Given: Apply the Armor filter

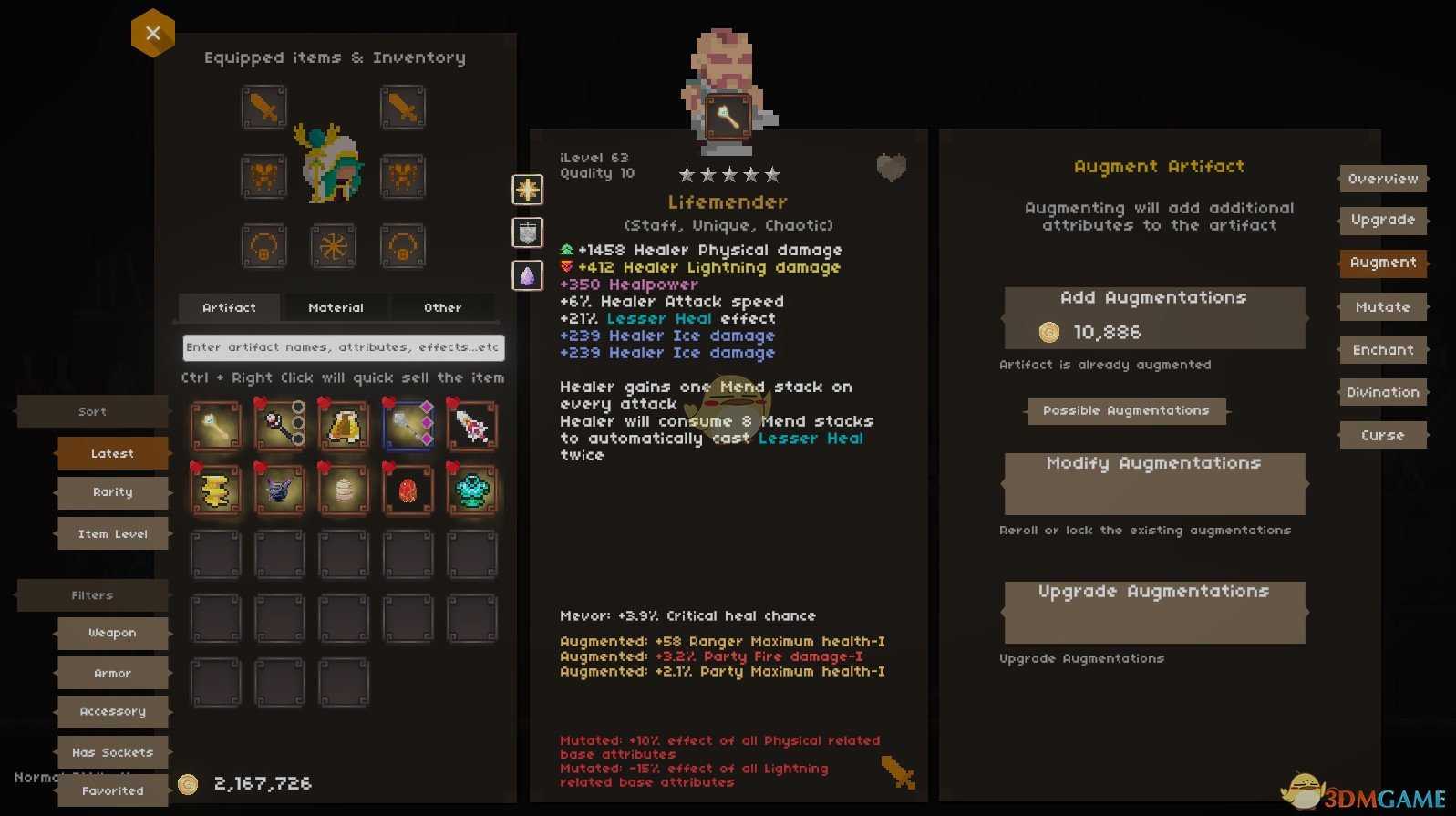Looking at the screenshot, I should [x=112, y=674].
